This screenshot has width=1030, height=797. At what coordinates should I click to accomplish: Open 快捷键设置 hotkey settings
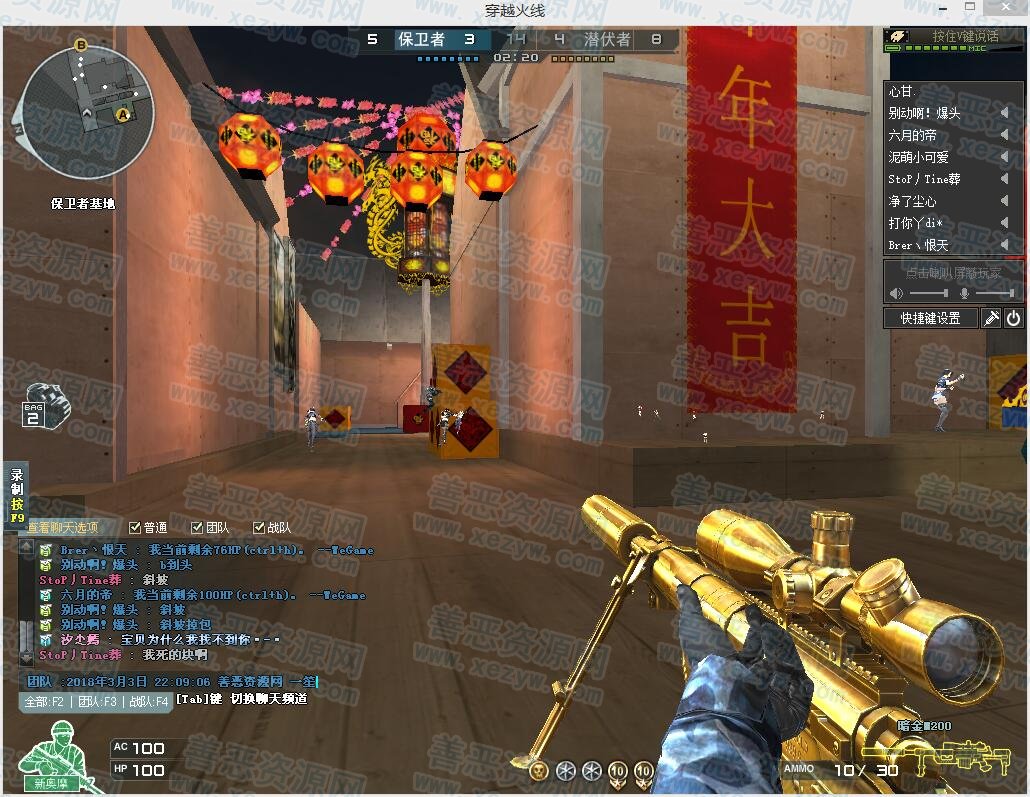(930, 318)
